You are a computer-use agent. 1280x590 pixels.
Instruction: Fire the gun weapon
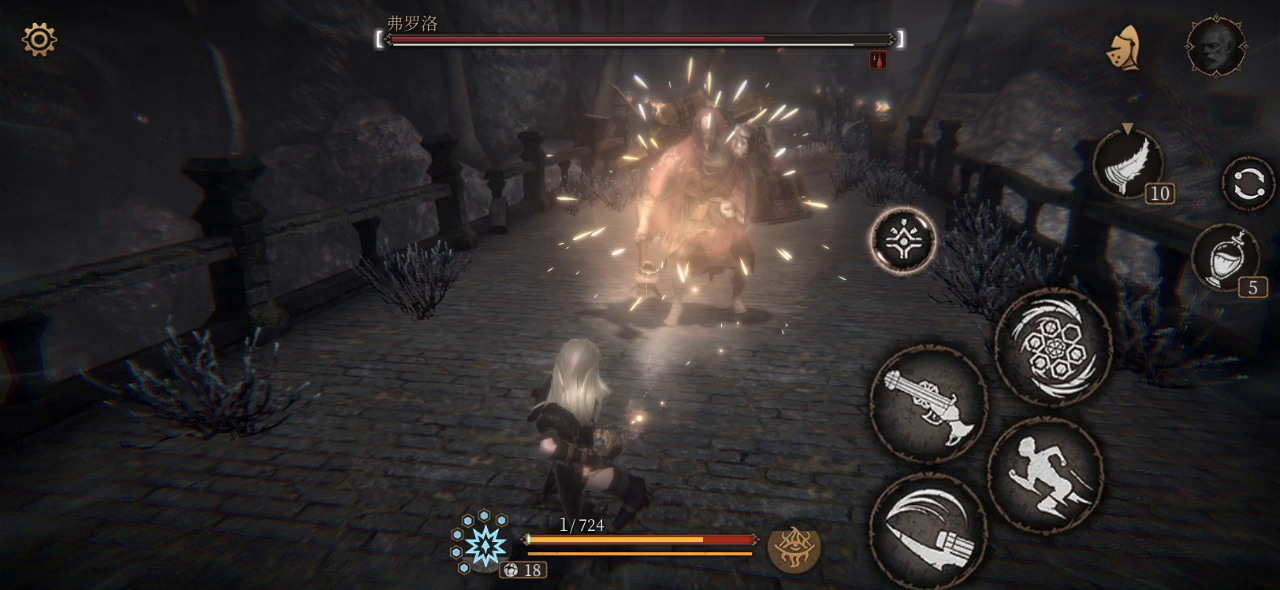[x=927, y=403]
